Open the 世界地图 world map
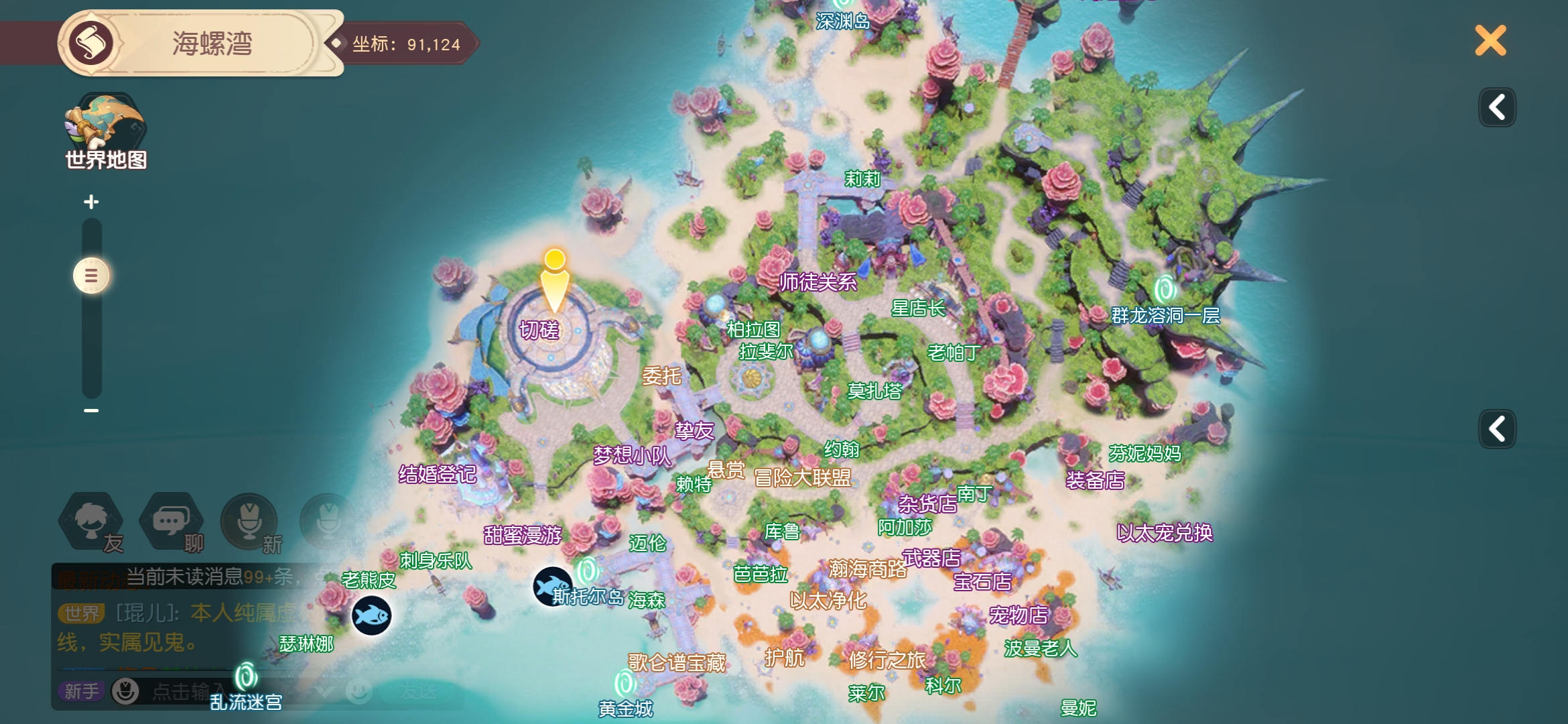Image resolution: width=1568 pixels, height=724 pixels. pyautogui.click(x=105, y=131)
